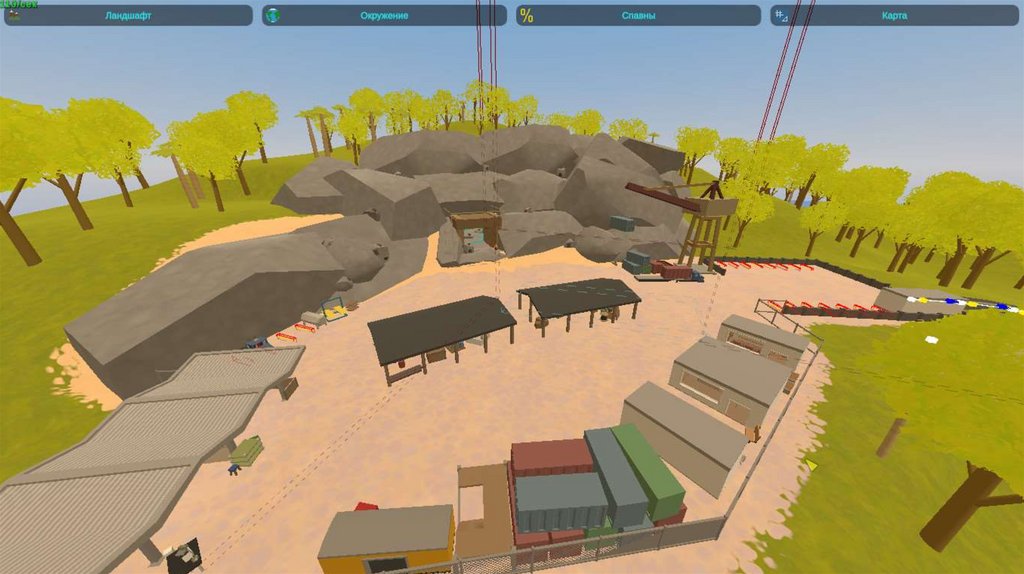Open the Карта tab

click(x=894, y=16)
